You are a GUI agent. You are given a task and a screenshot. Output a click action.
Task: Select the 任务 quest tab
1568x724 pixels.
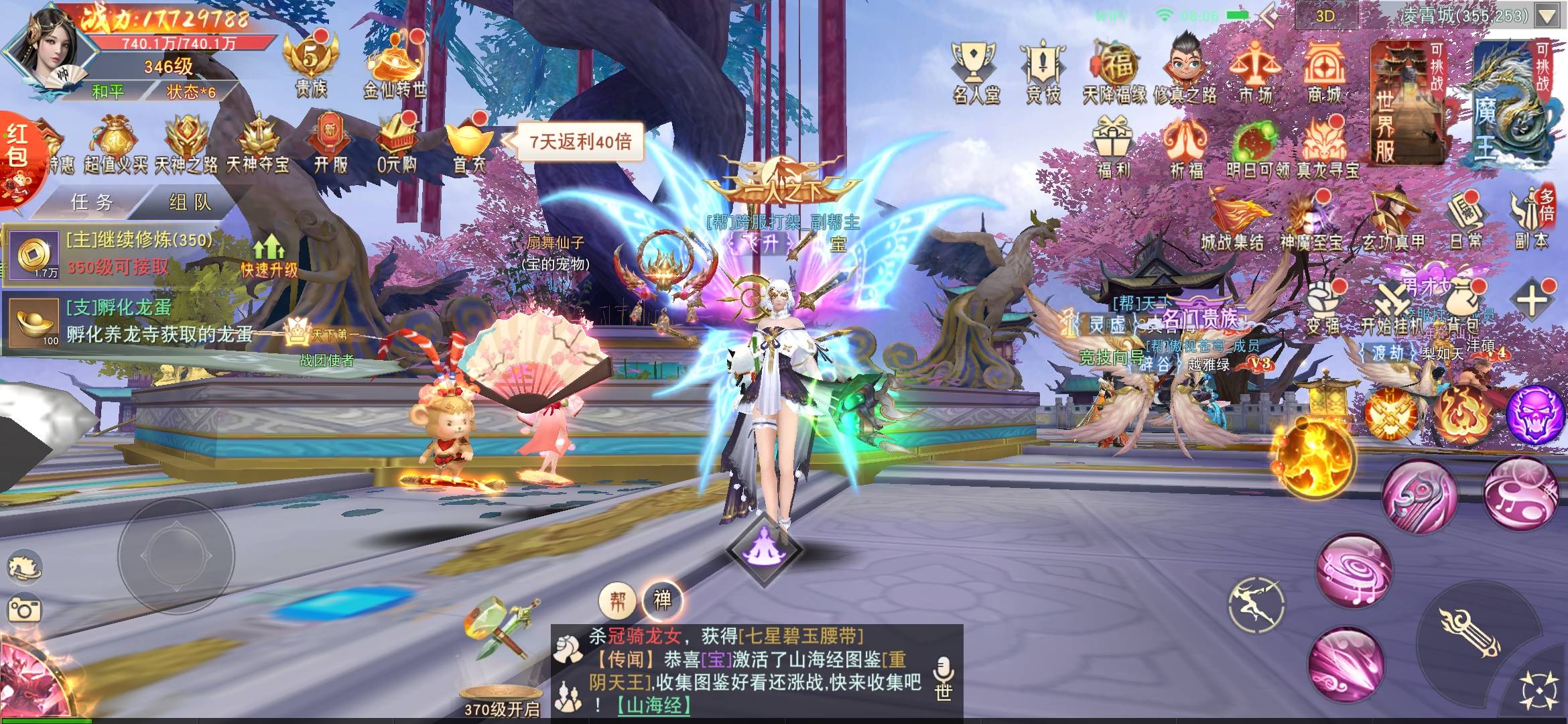92,202
